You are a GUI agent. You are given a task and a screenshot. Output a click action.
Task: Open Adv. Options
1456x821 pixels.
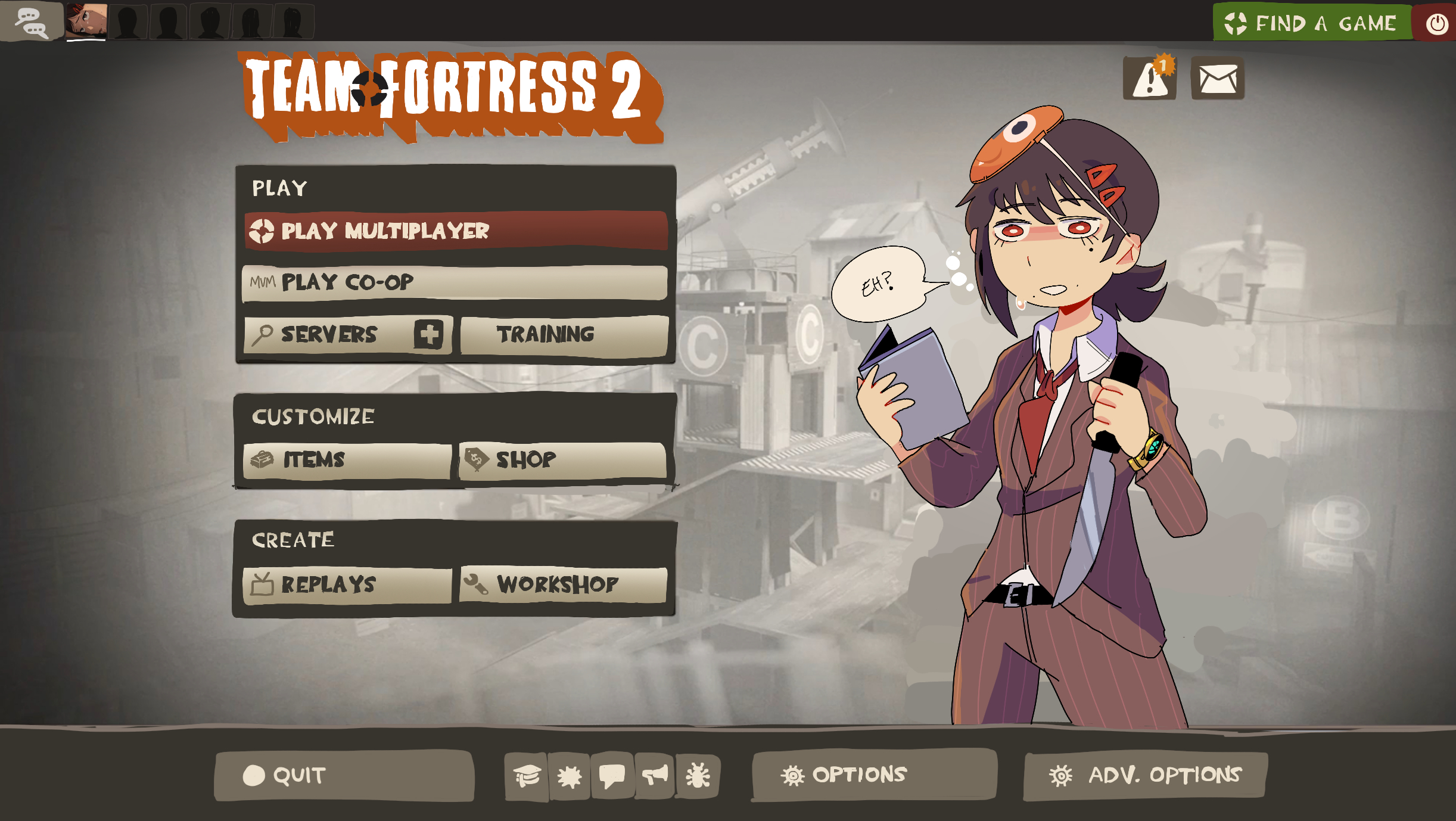[x=1145, y=775]
